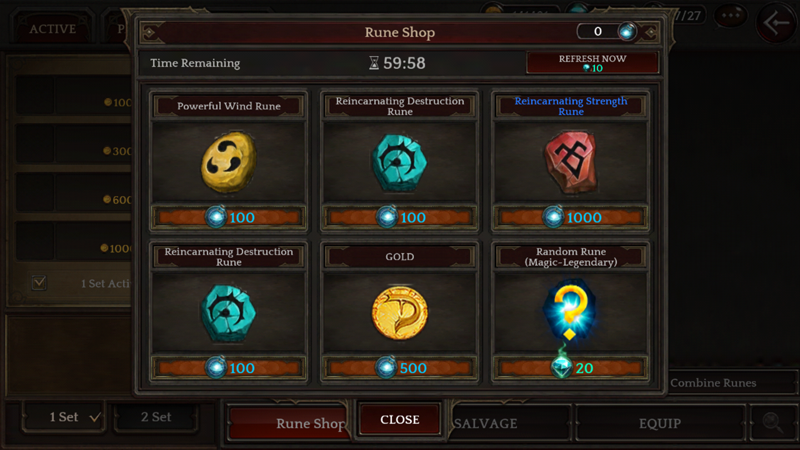Select the Random Rune (Magic-Legendary)
Image resolution: width=800 pixels, height=450 pixels.
click(x=571, y=311)
